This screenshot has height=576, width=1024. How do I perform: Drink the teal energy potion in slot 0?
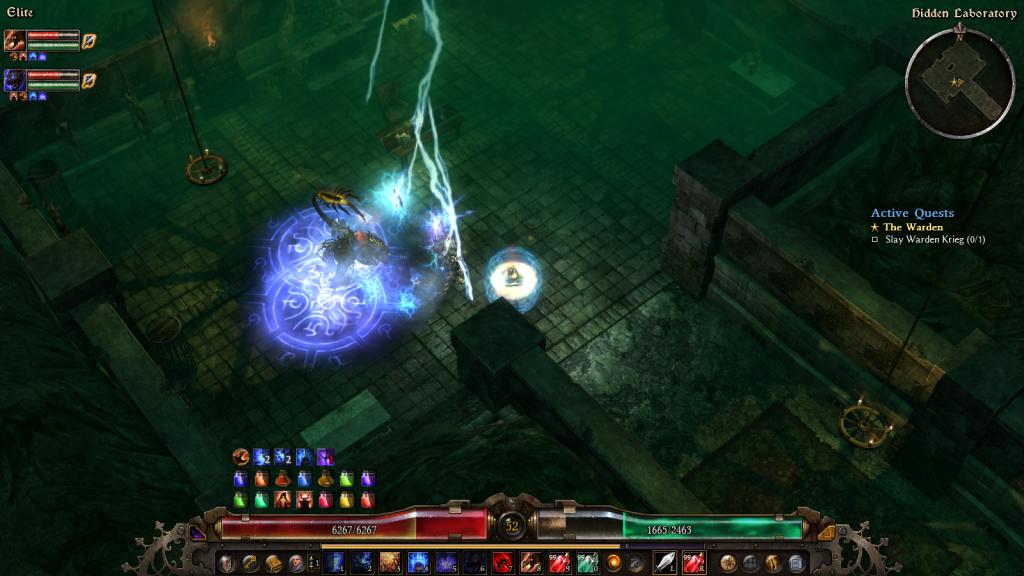[x=587, y=562]
